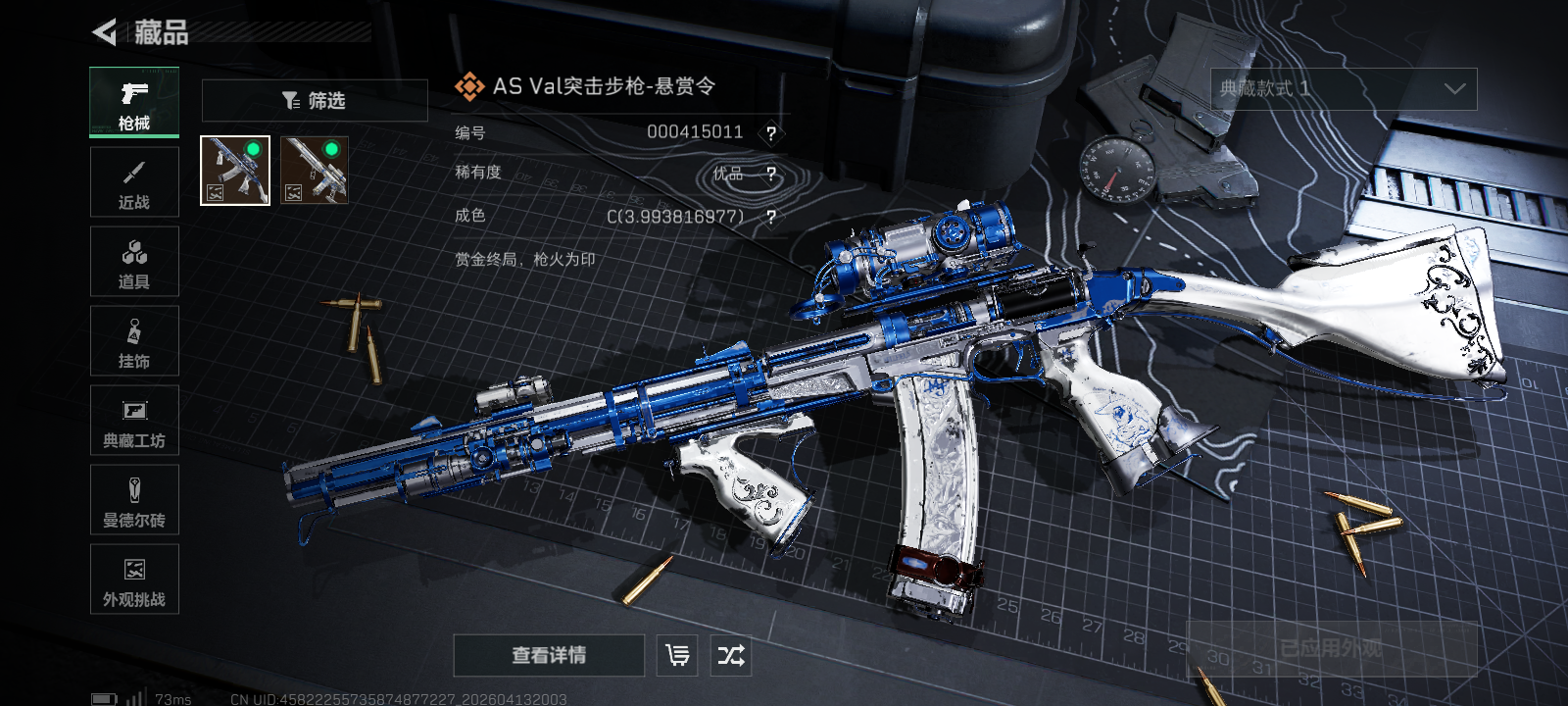Open 查看详情 to view details
The height and width of the screenshot is (706, 1568).
click(549, 655)
